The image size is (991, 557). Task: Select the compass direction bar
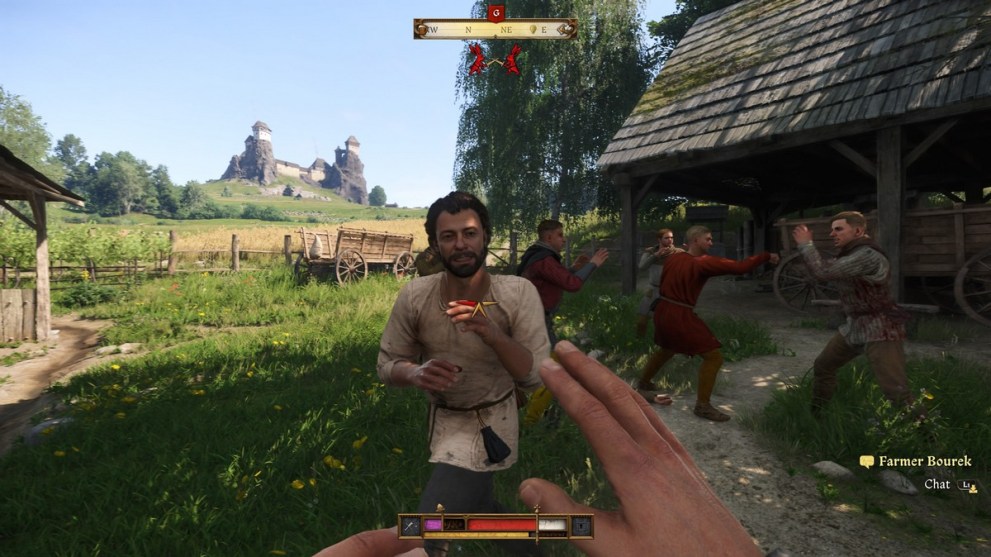(x=495, y=29)
